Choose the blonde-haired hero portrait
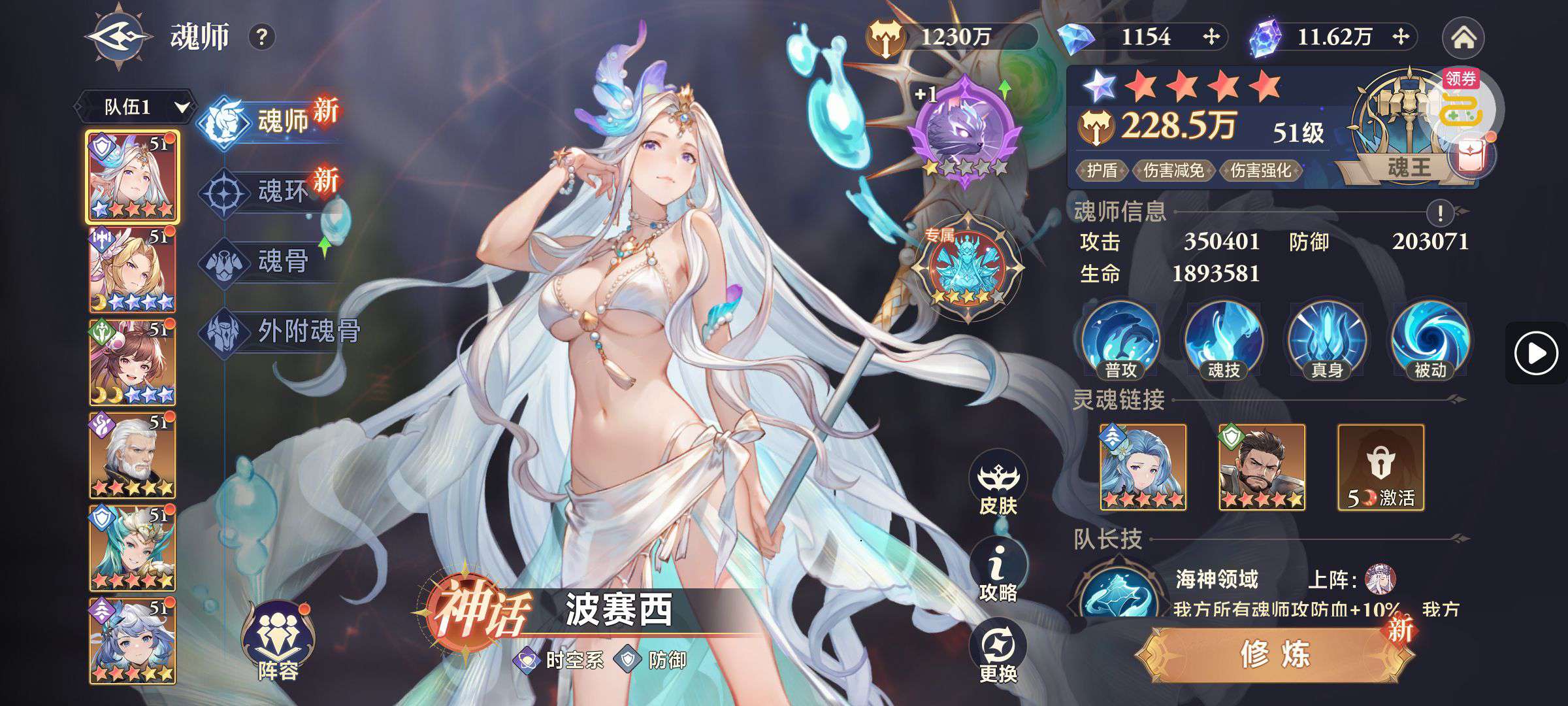1568x706 pixels. (132, 269)
